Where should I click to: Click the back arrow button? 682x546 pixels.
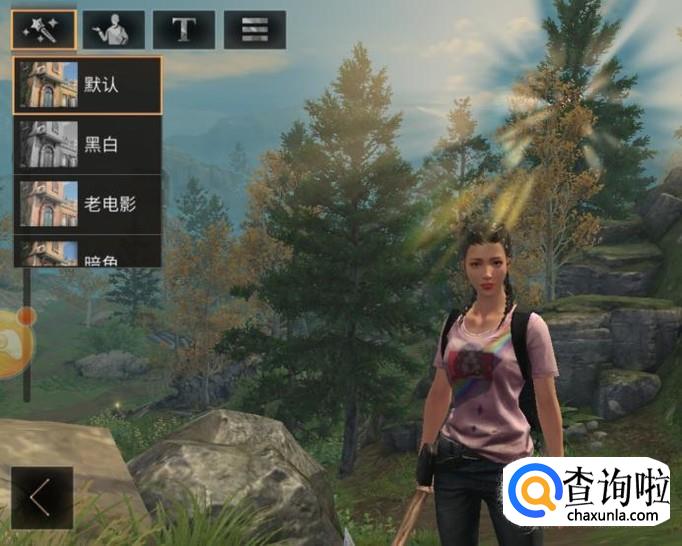pyautogui.click(x=42, y=497)
